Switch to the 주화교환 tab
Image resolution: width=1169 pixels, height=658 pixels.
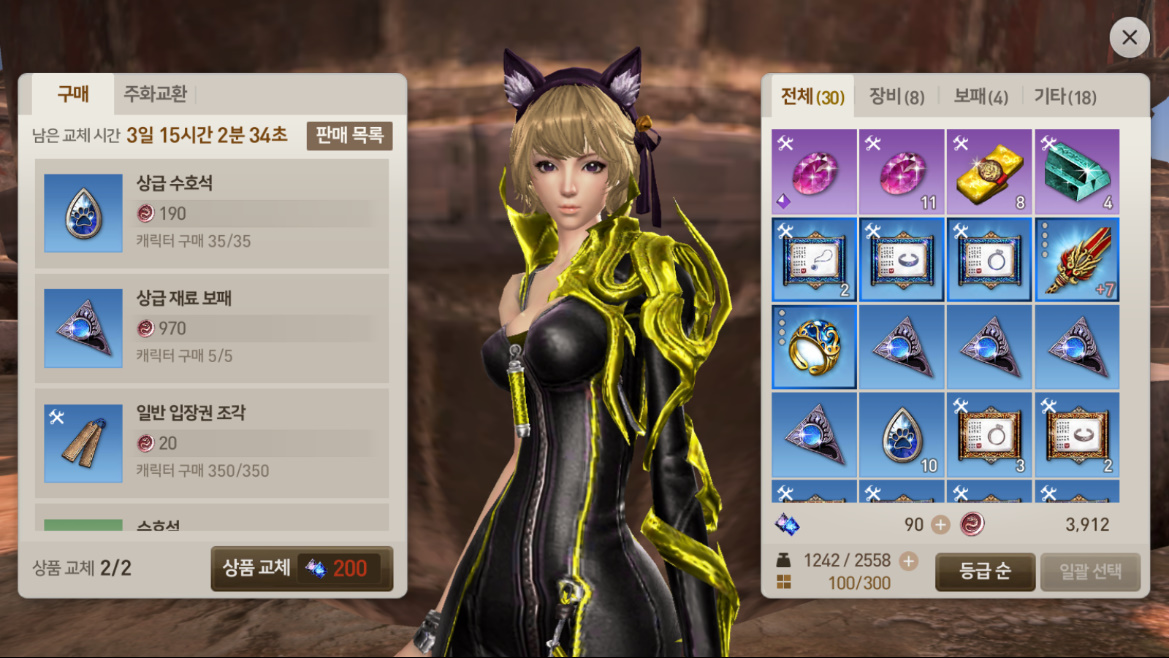[x=155, y=95]
